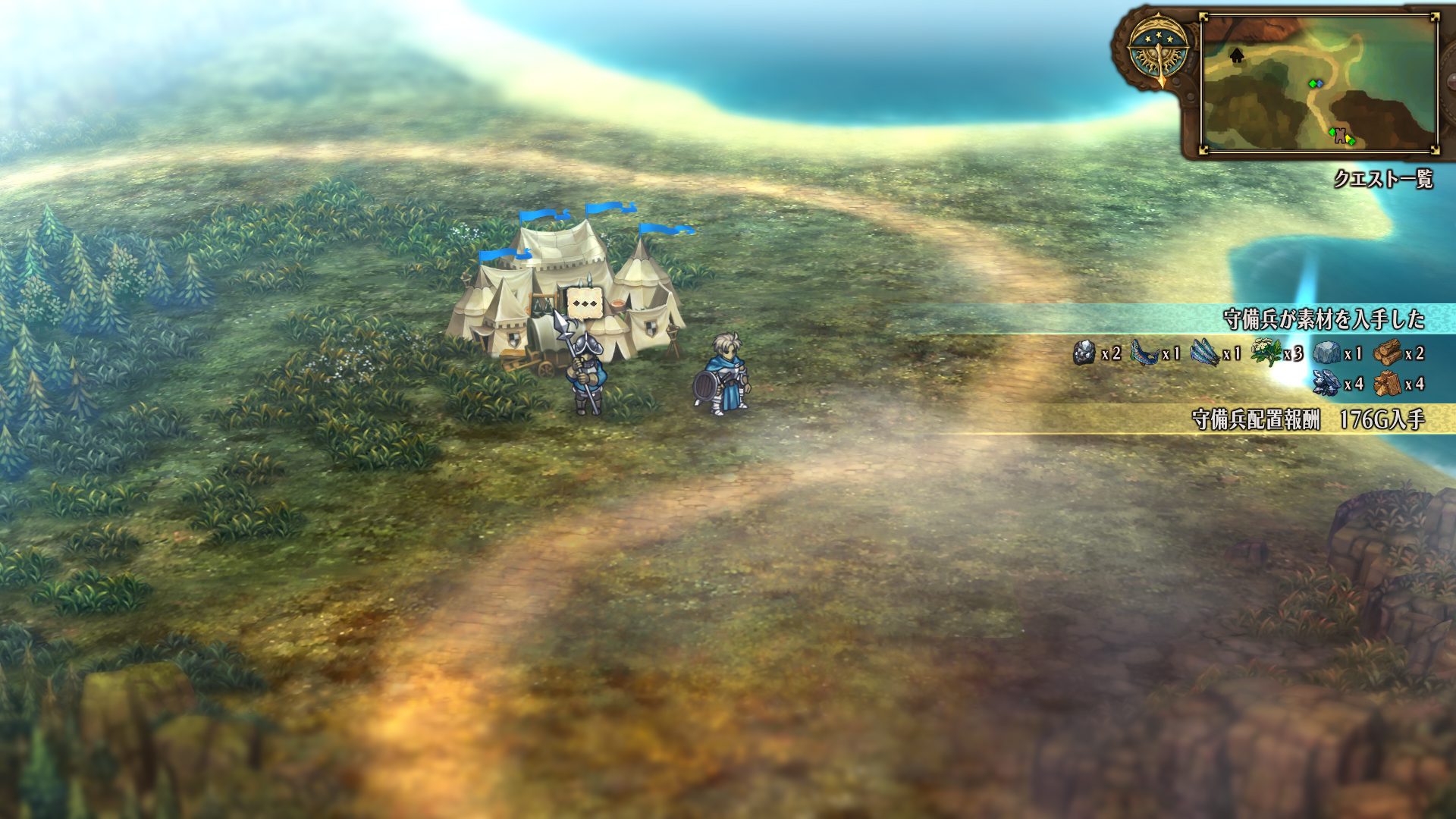Open the クエスト一覧 quest list
Viewport: 1456px width, 819px height.
tap(1383, 180)
